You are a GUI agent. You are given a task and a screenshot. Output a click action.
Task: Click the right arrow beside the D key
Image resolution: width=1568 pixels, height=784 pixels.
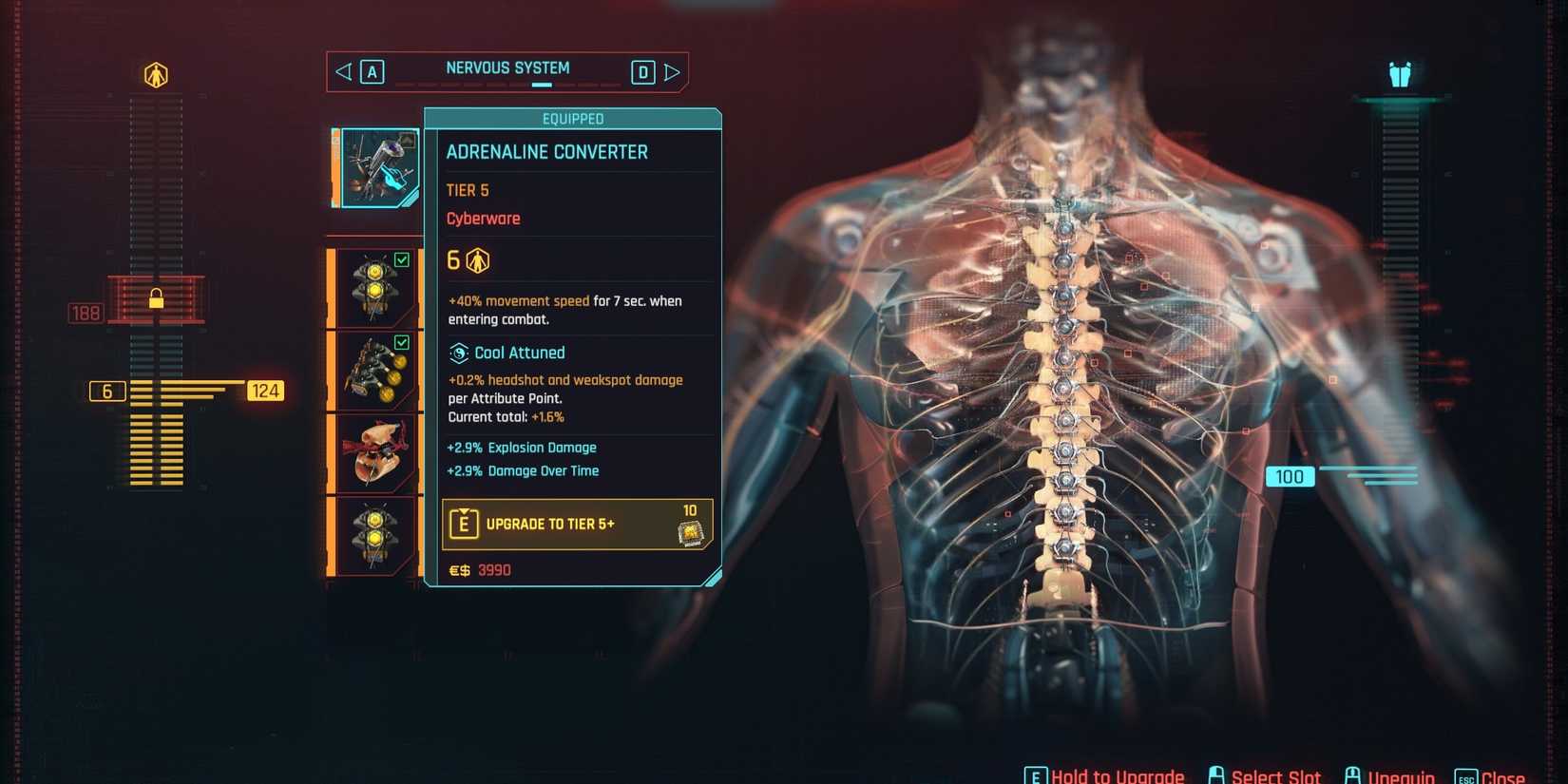coord(674,70)
